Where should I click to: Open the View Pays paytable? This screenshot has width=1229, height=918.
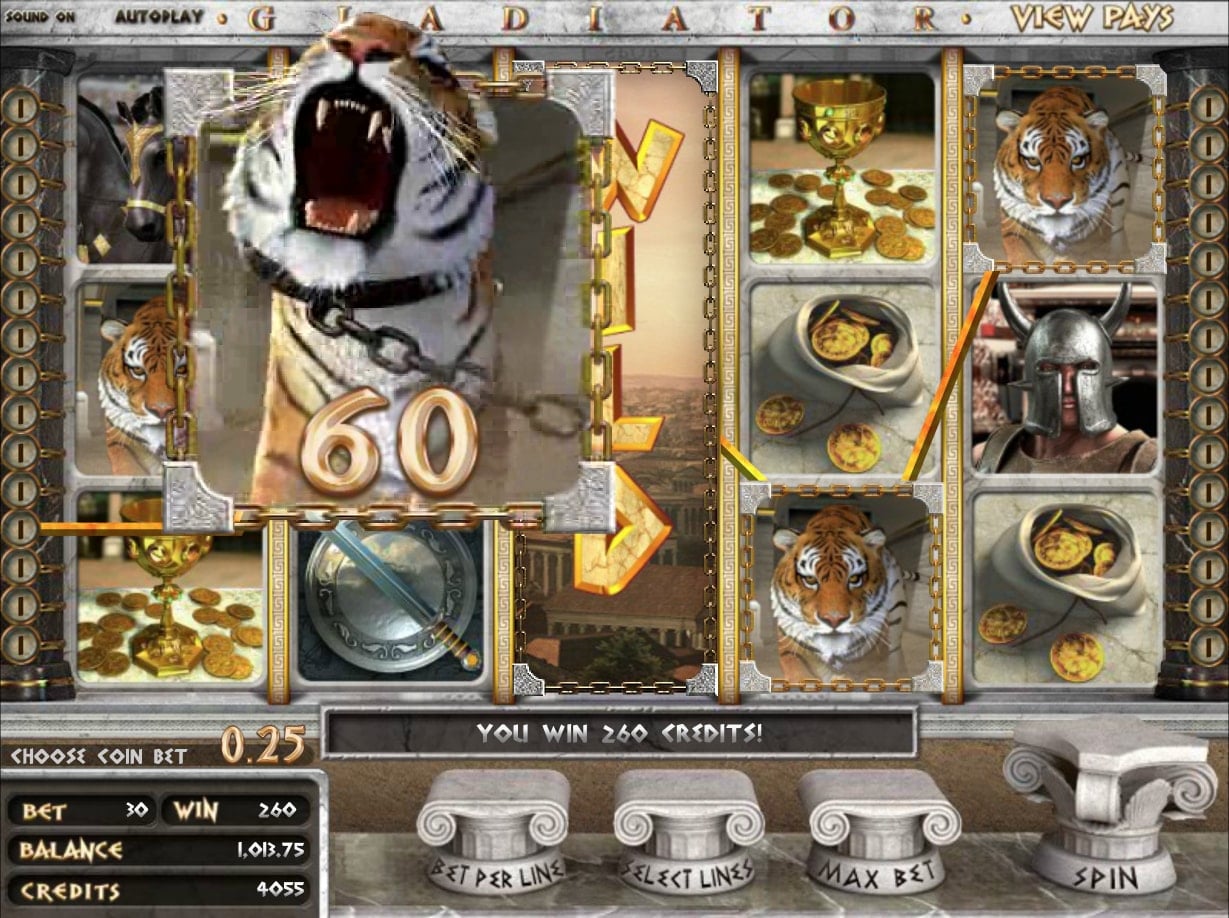(x=1090, y=17)
